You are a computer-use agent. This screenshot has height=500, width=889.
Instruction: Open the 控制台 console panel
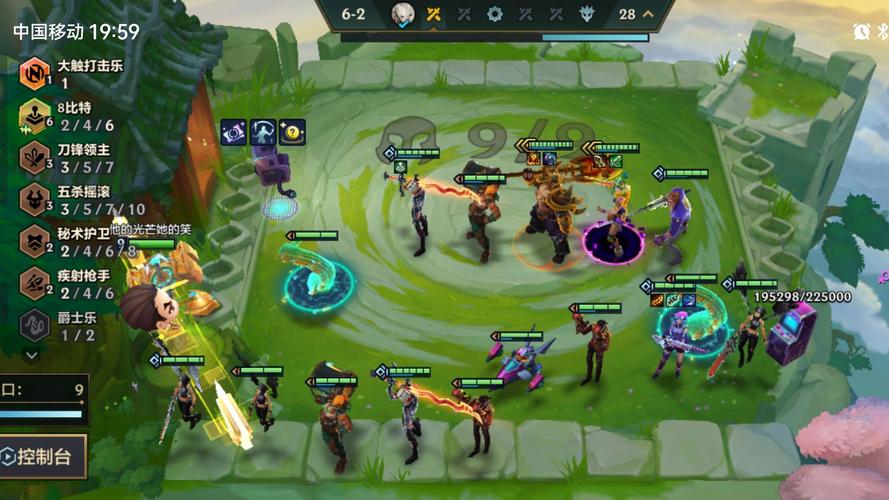click(x=43, y=457)
